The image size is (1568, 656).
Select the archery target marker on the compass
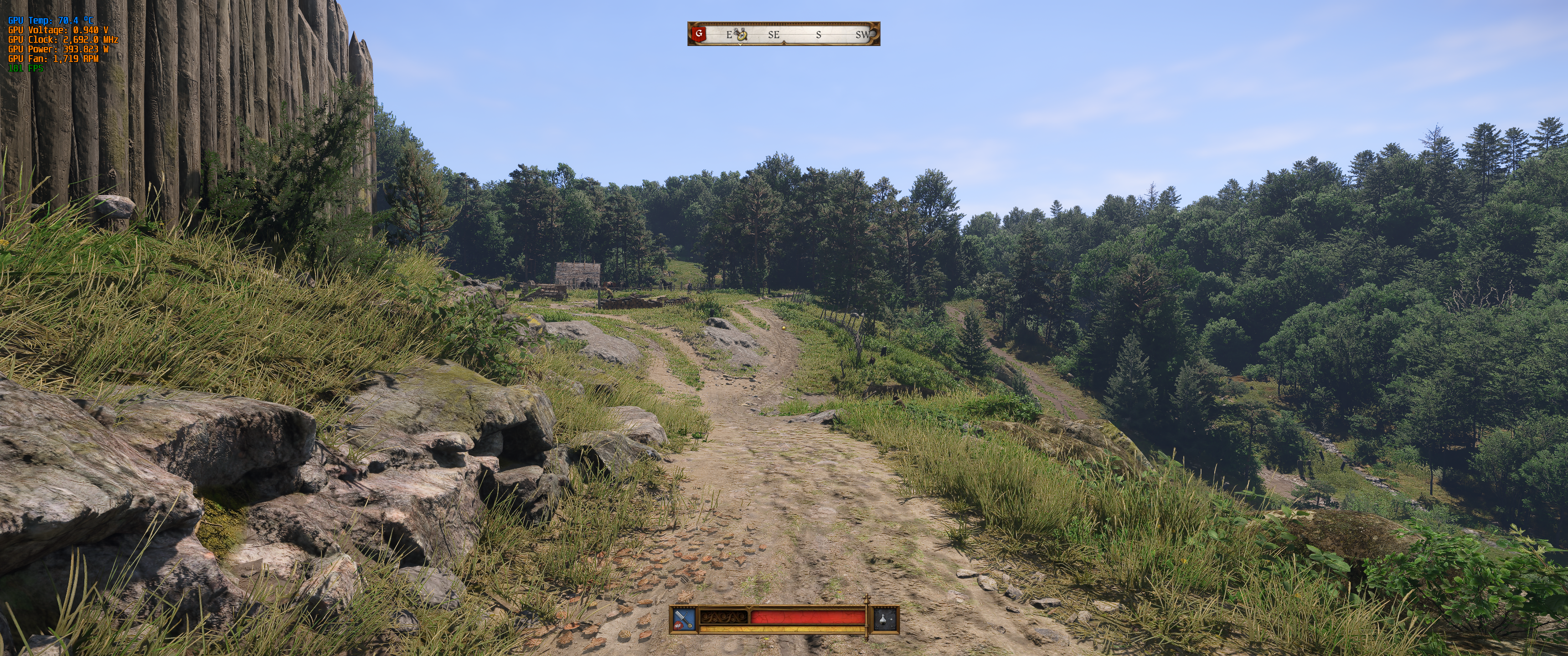point(741,34)
